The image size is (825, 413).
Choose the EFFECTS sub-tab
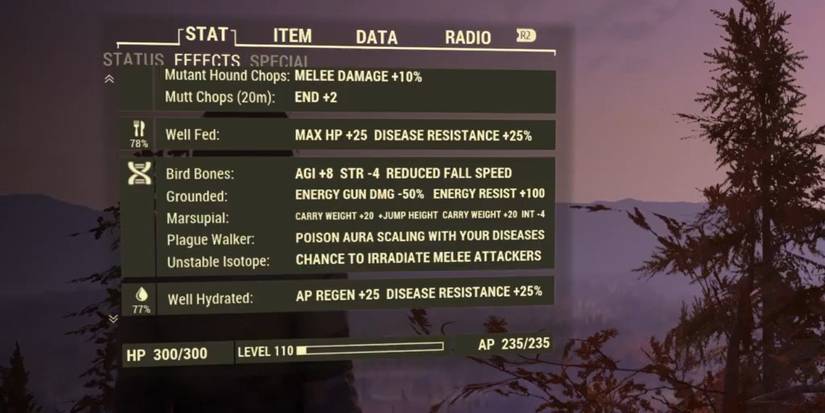click(206, 61)
